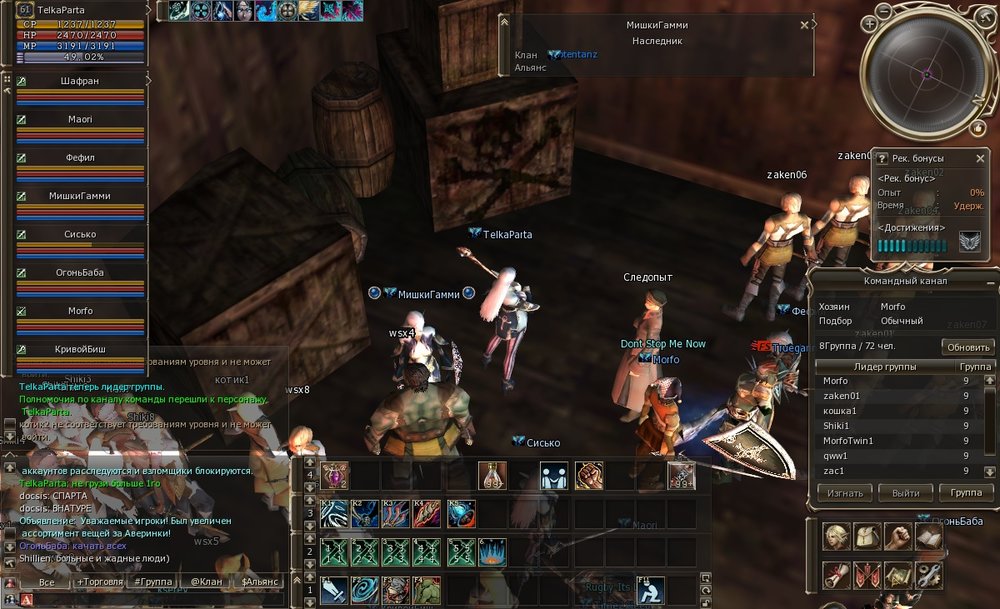
Task: Select party member ОгоньБаба
Action: point(80,272)
